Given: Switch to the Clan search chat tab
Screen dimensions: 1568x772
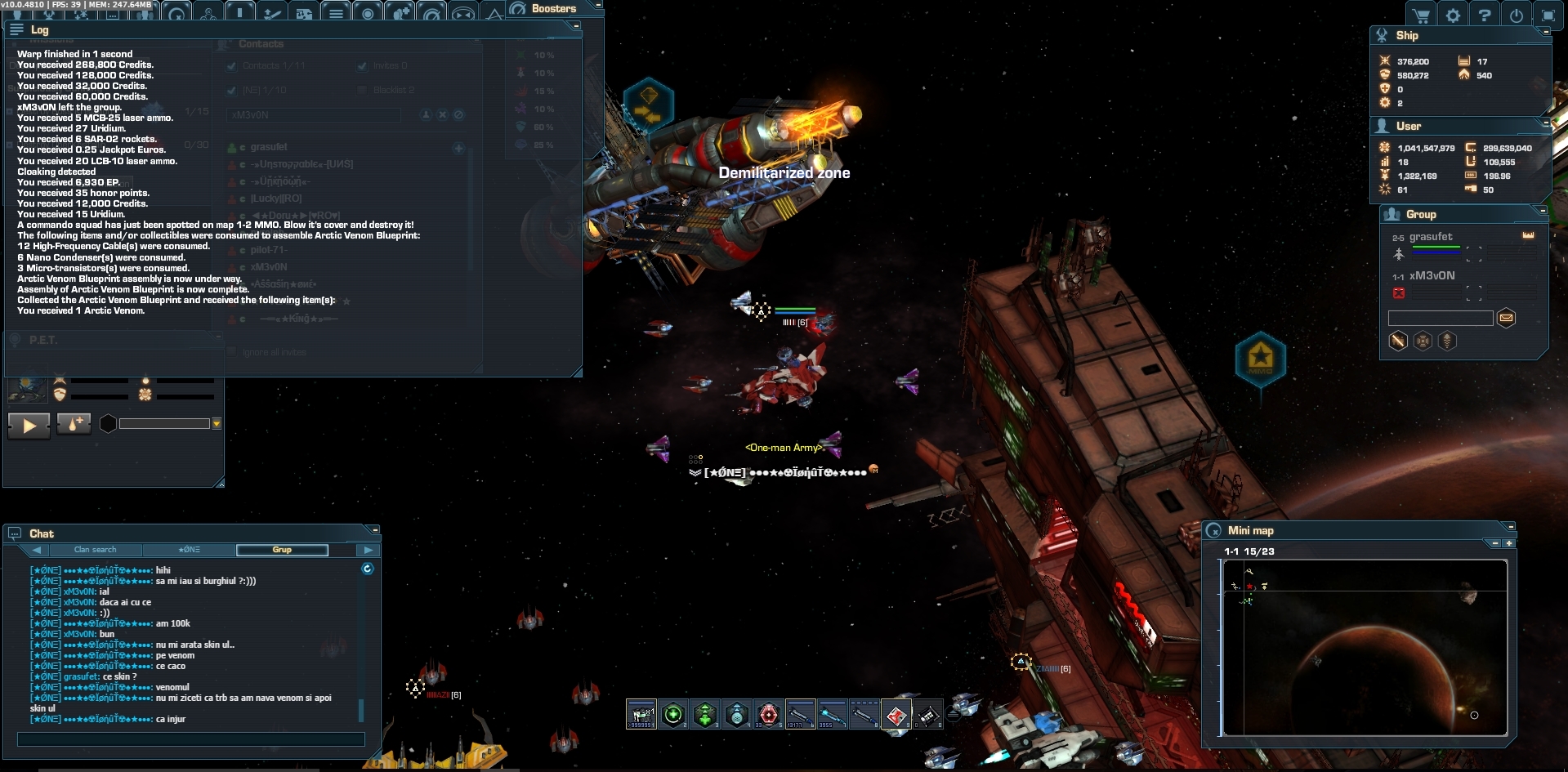Looking at the screenshot, I should point(95,550).
